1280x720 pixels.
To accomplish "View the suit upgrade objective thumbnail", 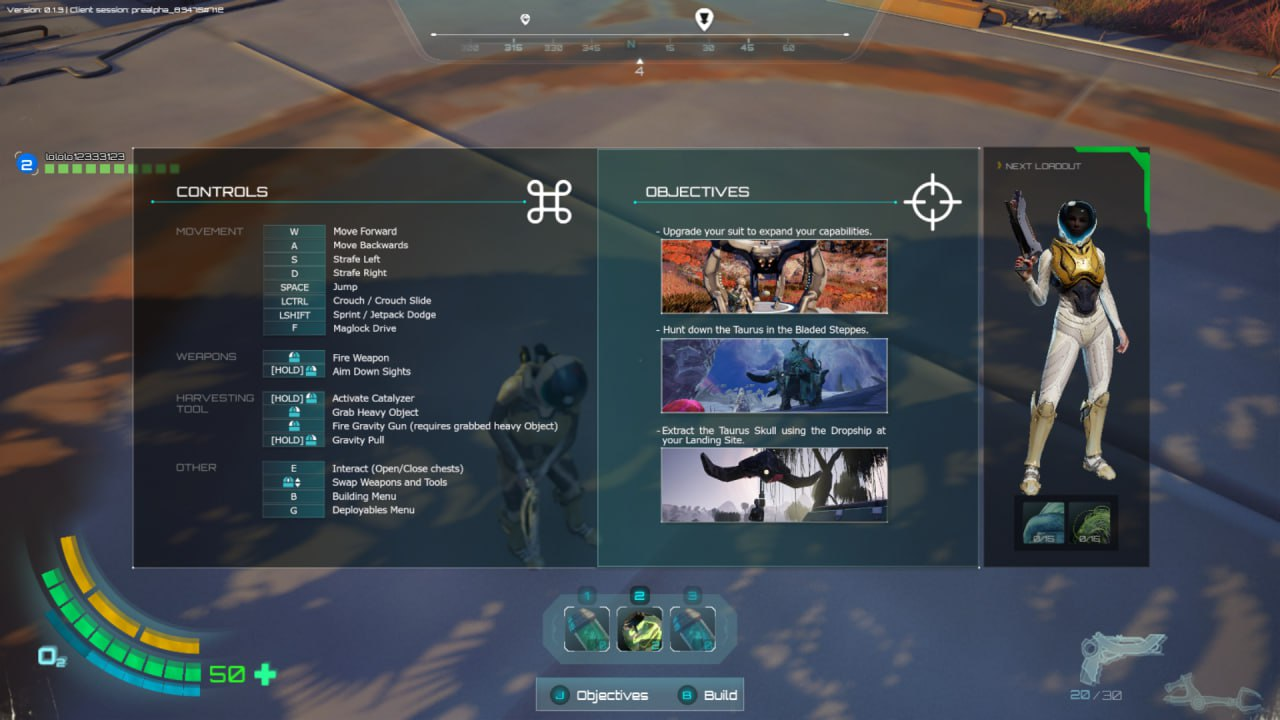I will (774, 276).
